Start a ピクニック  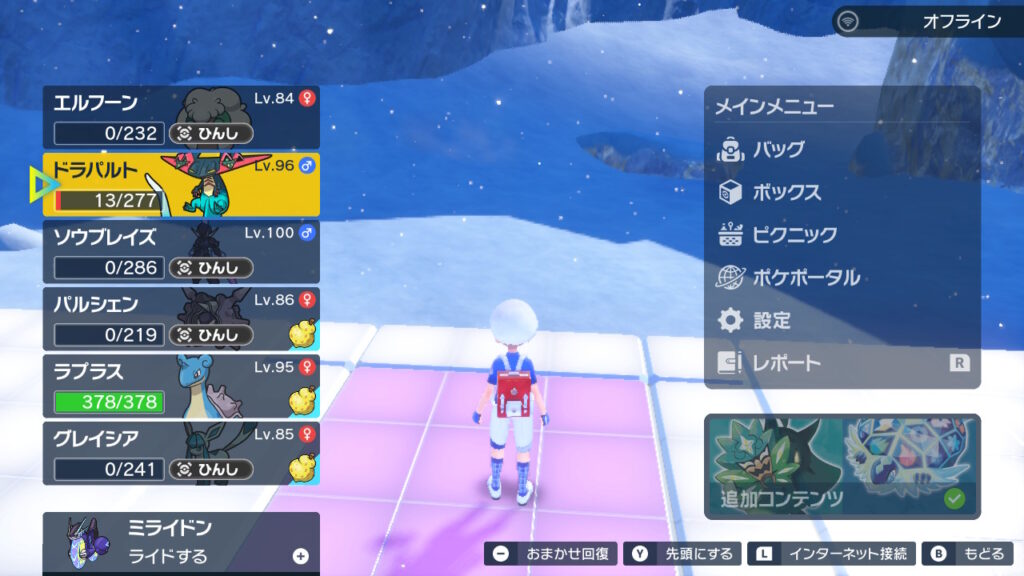pyautogui.click(x=842, y=235)
